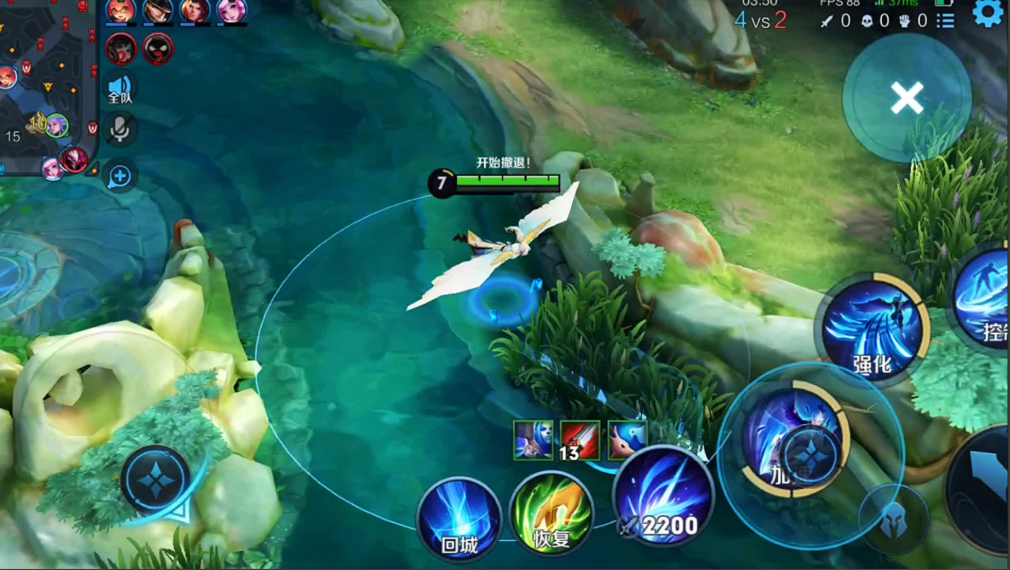1010x570 pixels.
Task: Select the pink-haired ally portrait
Action: [231, 10]
